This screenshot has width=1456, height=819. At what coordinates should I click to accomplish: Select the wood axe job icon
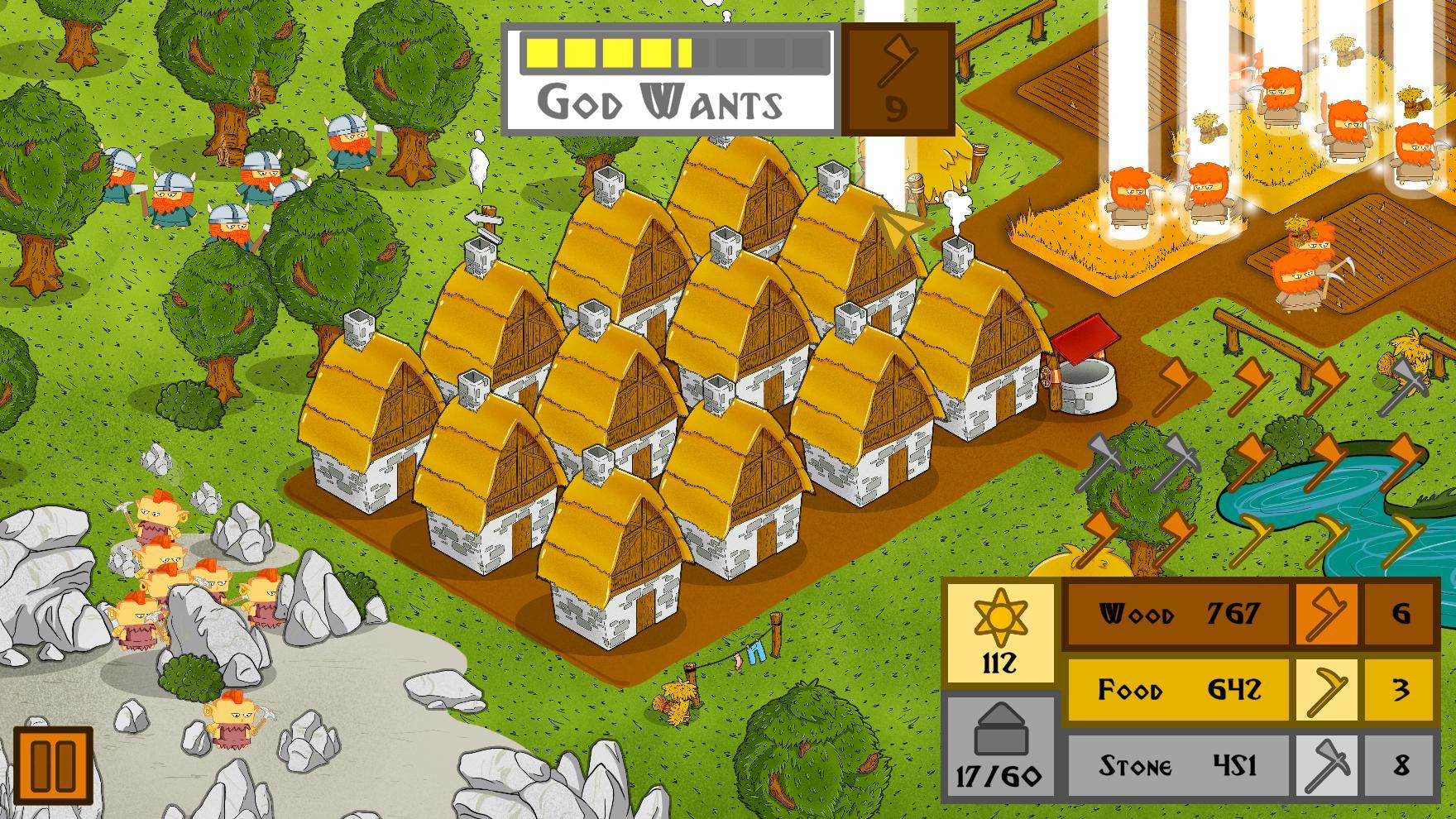pyautogui.click(x=1326, y=615)
